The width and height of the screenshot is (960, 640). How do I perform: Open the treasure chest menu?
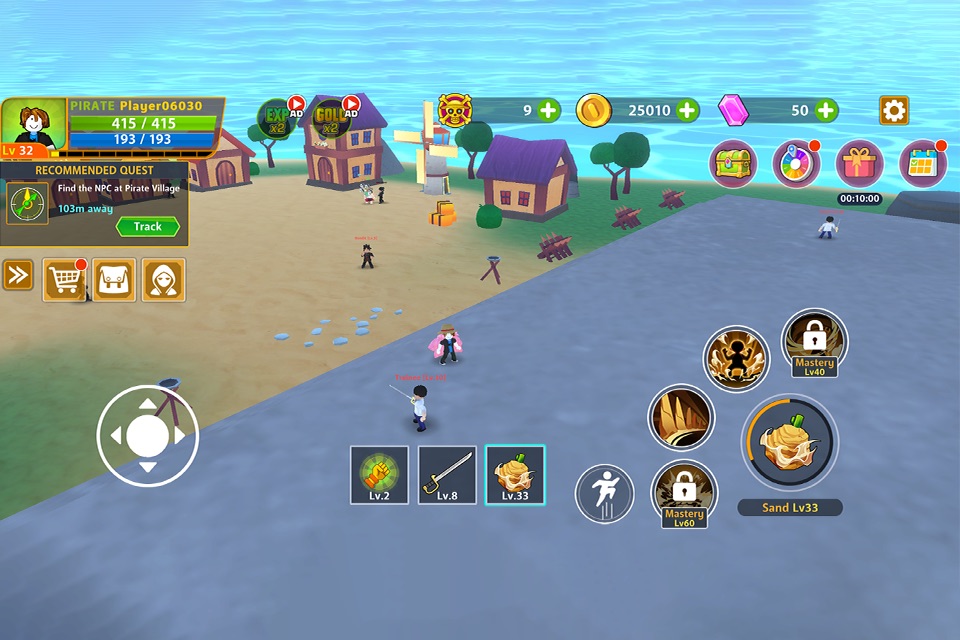tap(733, 163)
